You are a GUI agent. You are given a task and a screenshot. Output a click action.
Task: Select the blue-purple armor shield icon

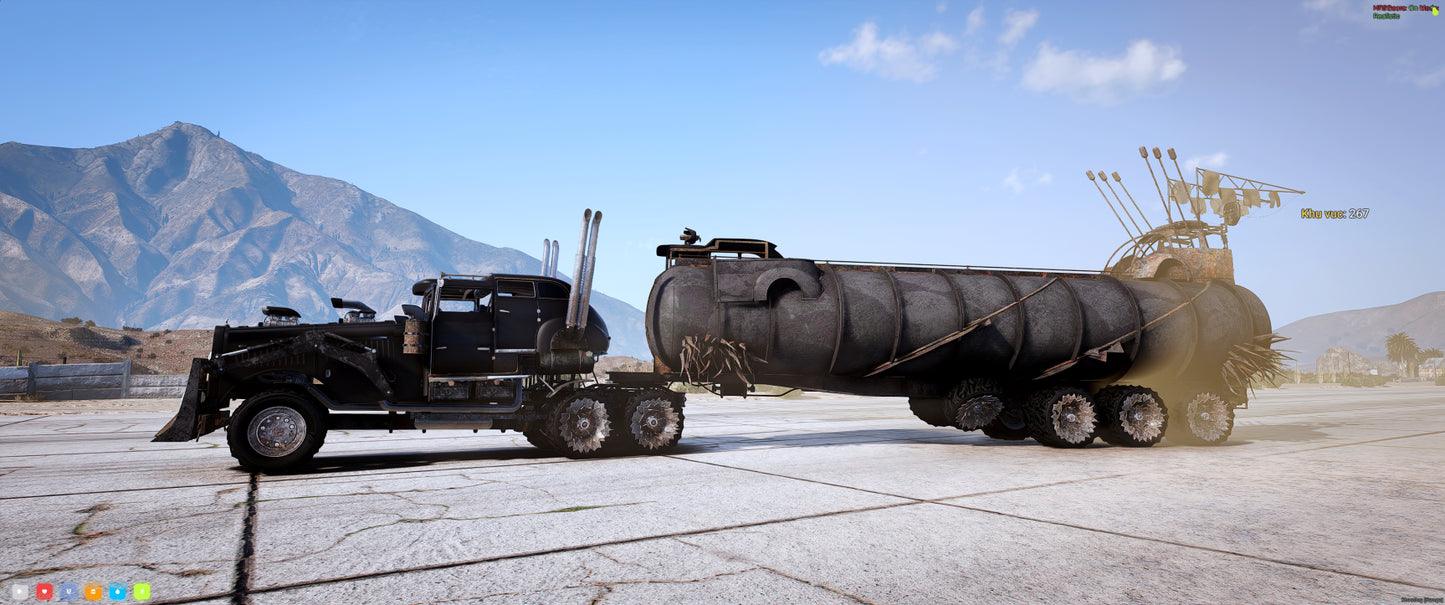(68, 591)
